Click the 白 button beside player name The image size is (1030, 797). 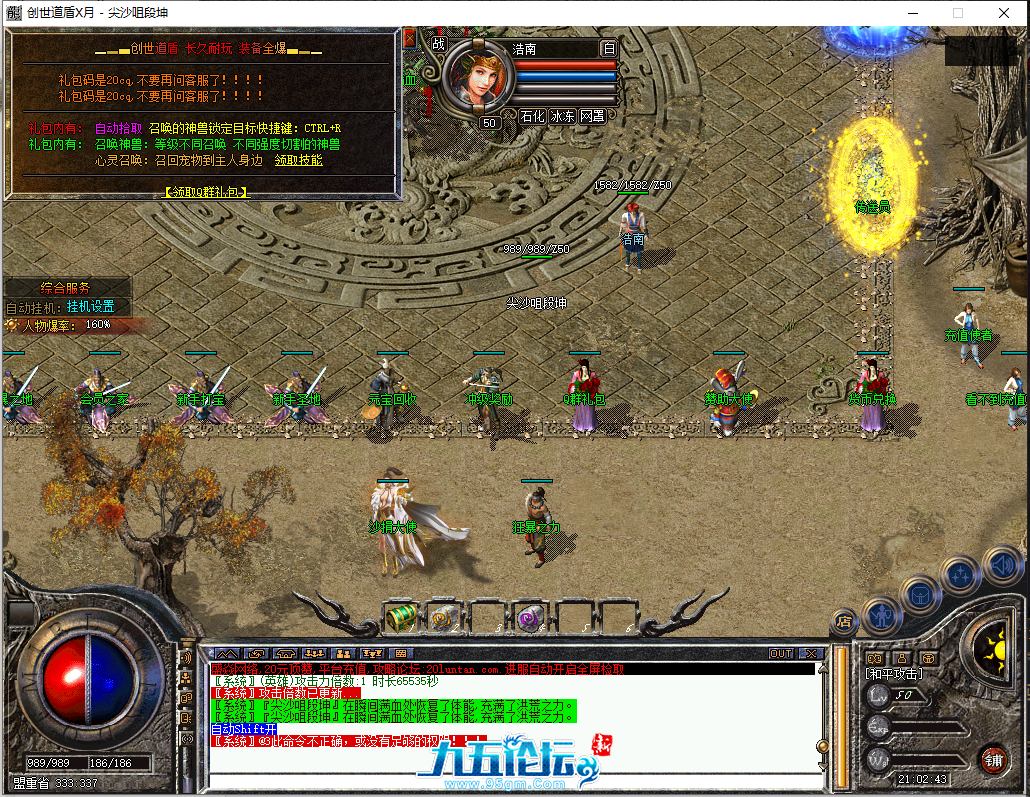[609, 48]
